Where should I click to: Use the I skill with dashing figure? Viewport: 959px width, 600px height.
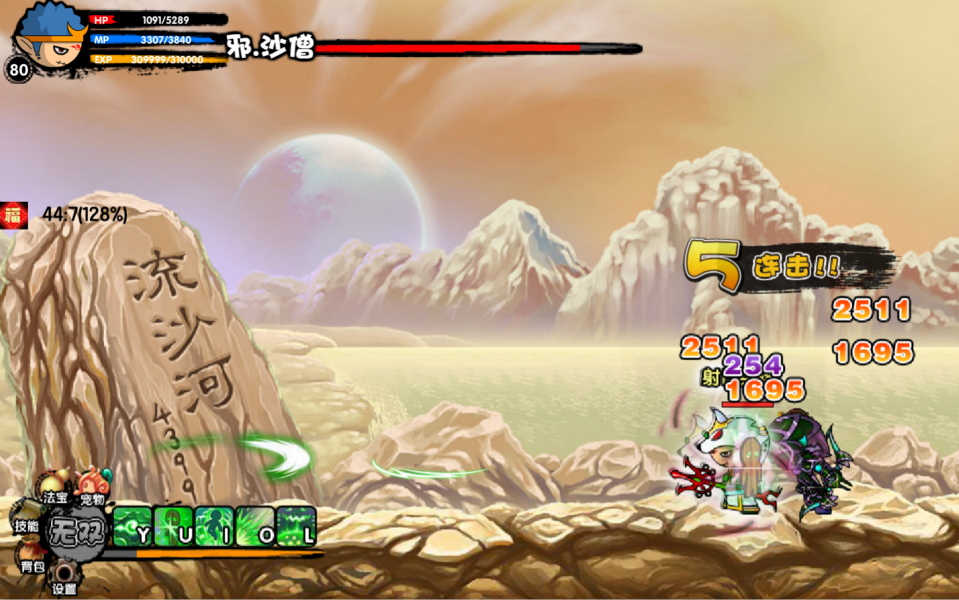point(214,526)
